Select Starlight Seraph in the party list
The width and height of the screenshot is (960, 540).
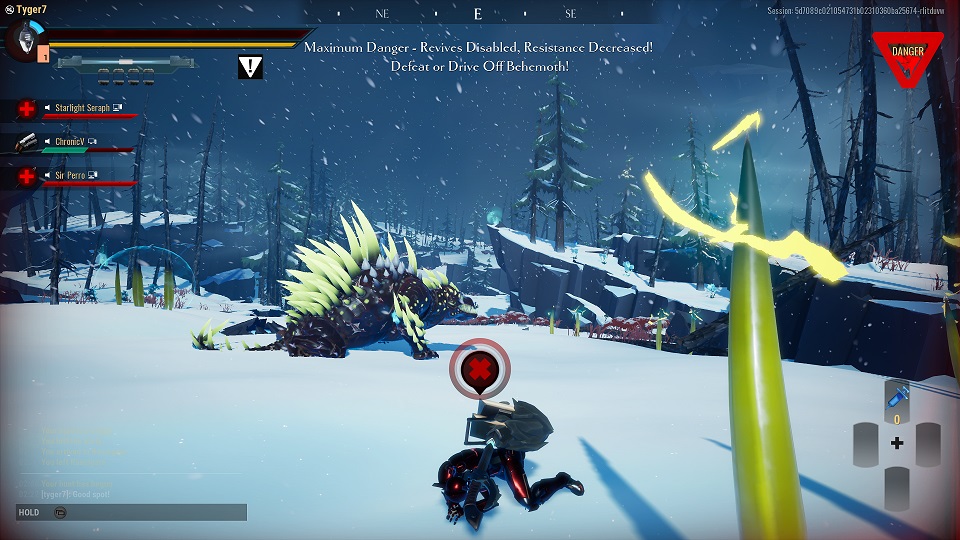(82, 107)
